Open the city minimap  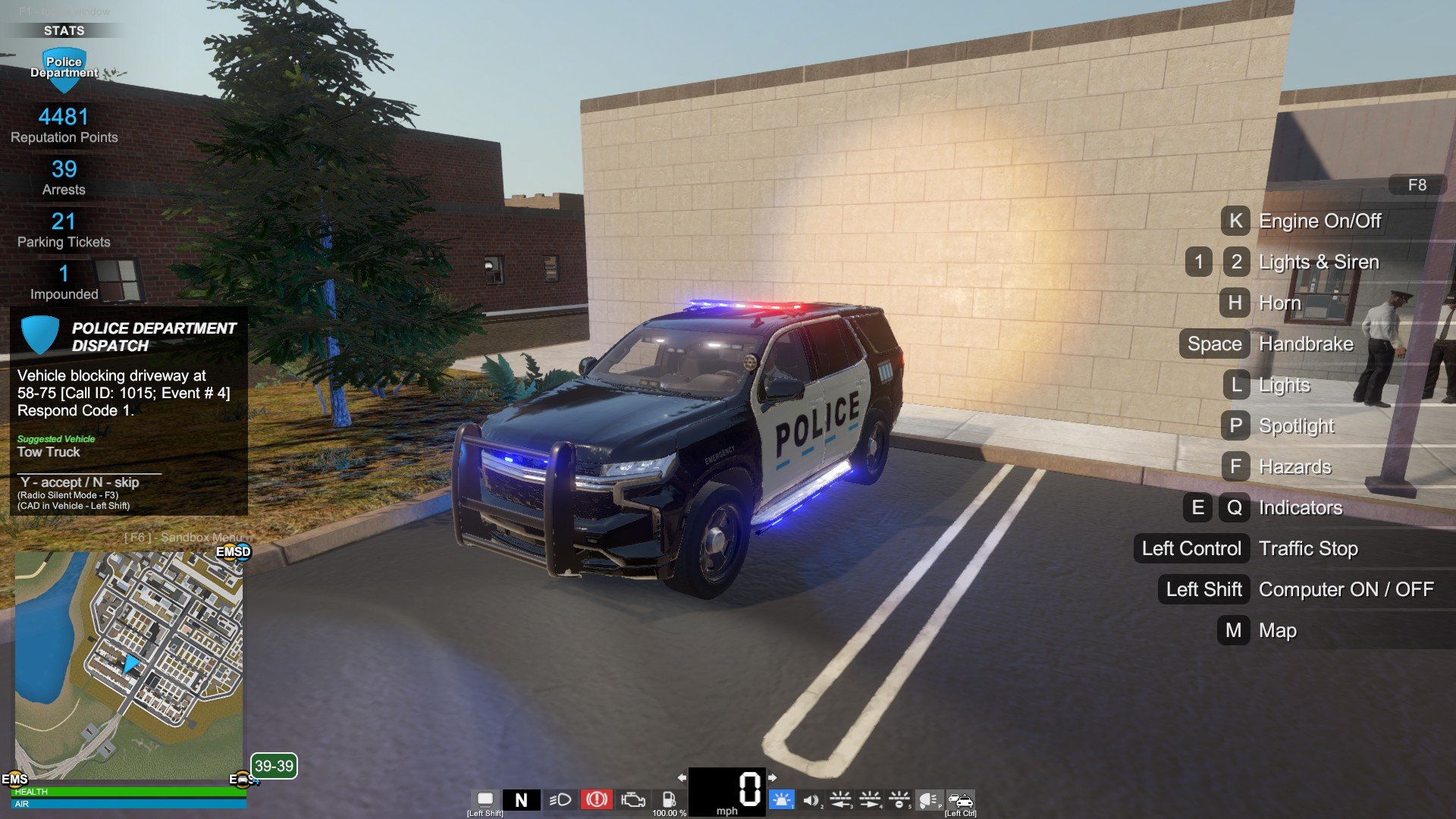coord(129,664)
